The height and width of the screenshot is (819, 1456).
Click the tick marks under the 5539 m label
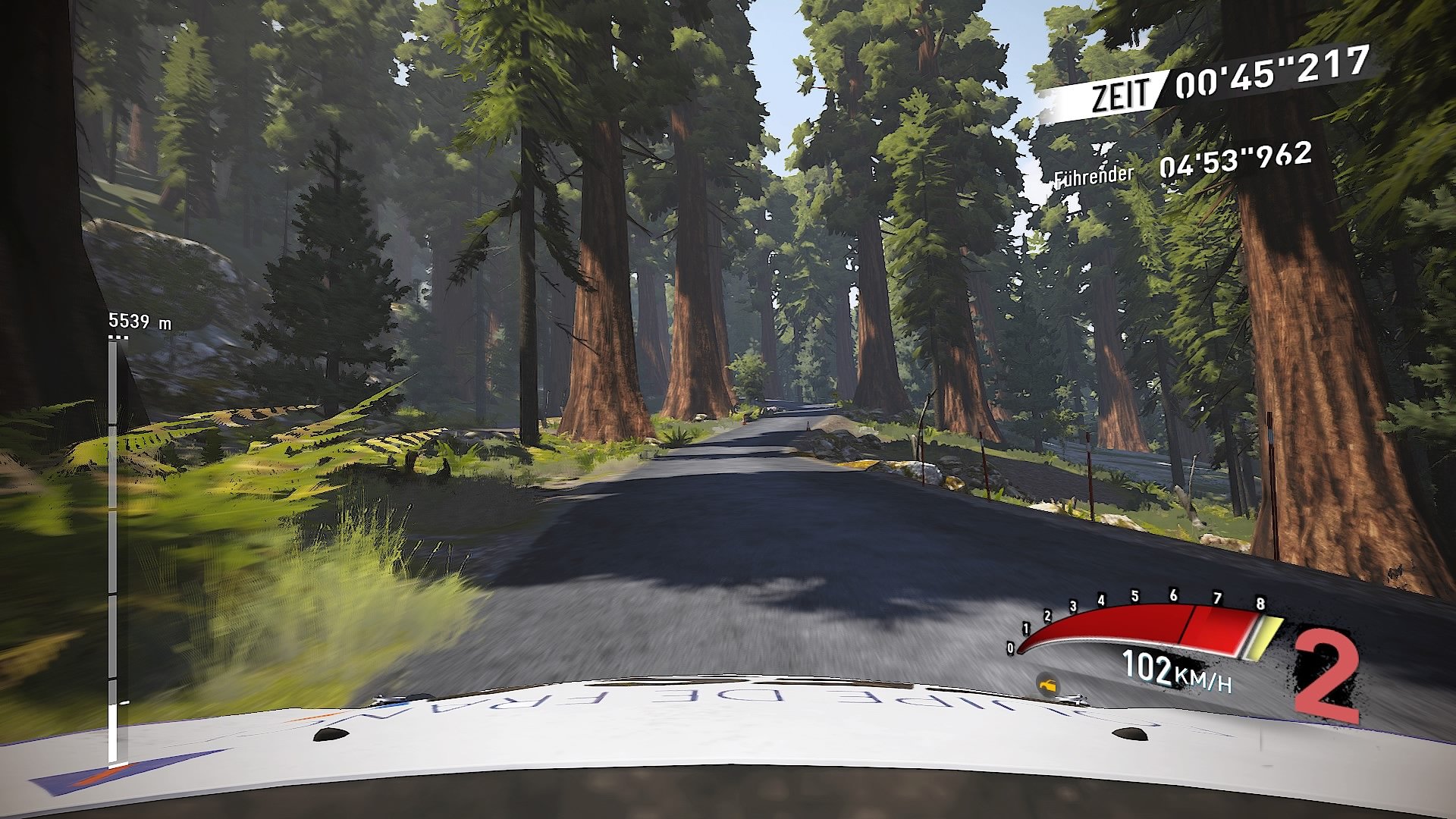pos(117,336)
